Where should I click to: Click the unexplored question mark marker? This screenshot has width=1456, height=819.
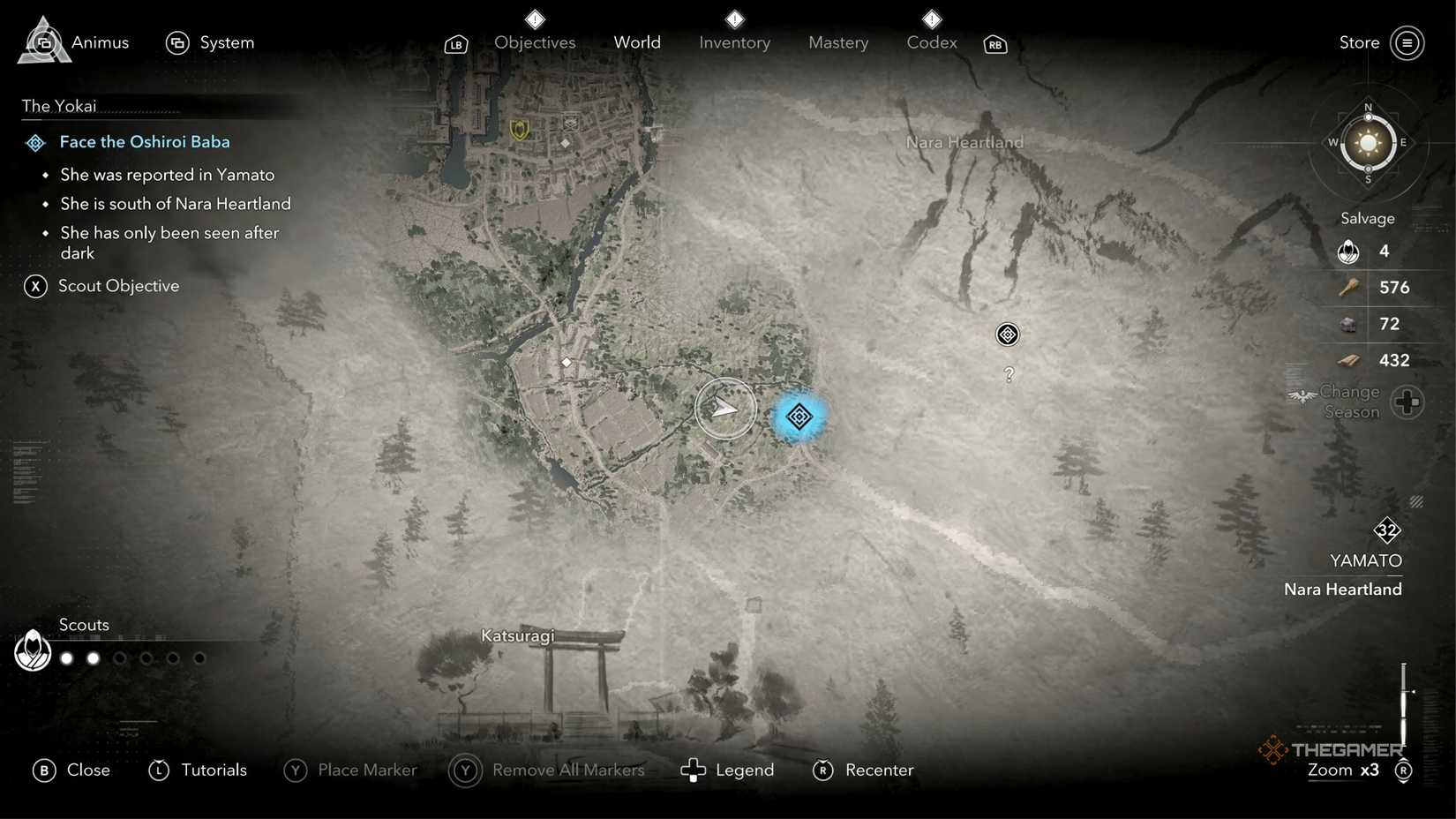pyautogui.click(x=1009, y=374)
